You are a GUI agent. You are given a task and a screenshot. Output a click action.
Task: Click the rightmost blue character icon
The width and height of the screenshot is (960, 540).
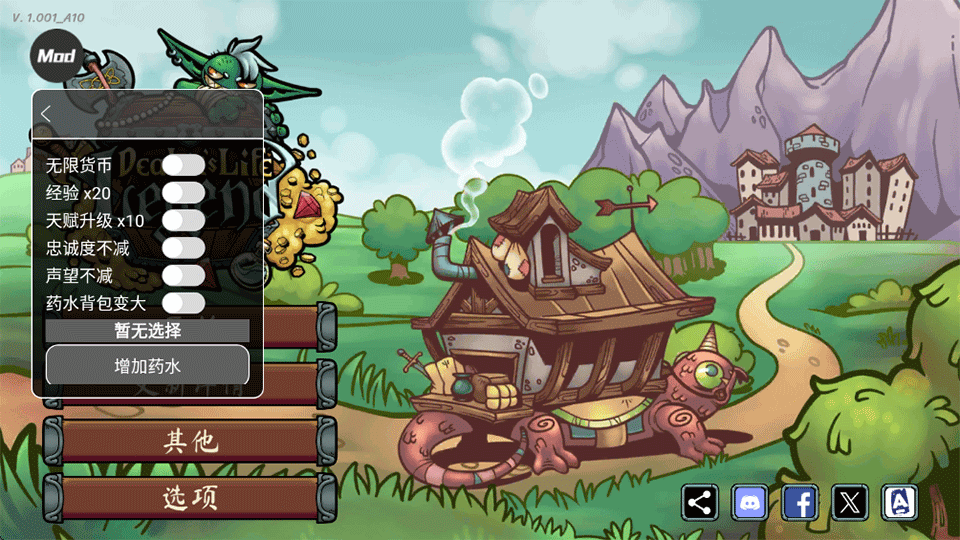tap(900, 502)
